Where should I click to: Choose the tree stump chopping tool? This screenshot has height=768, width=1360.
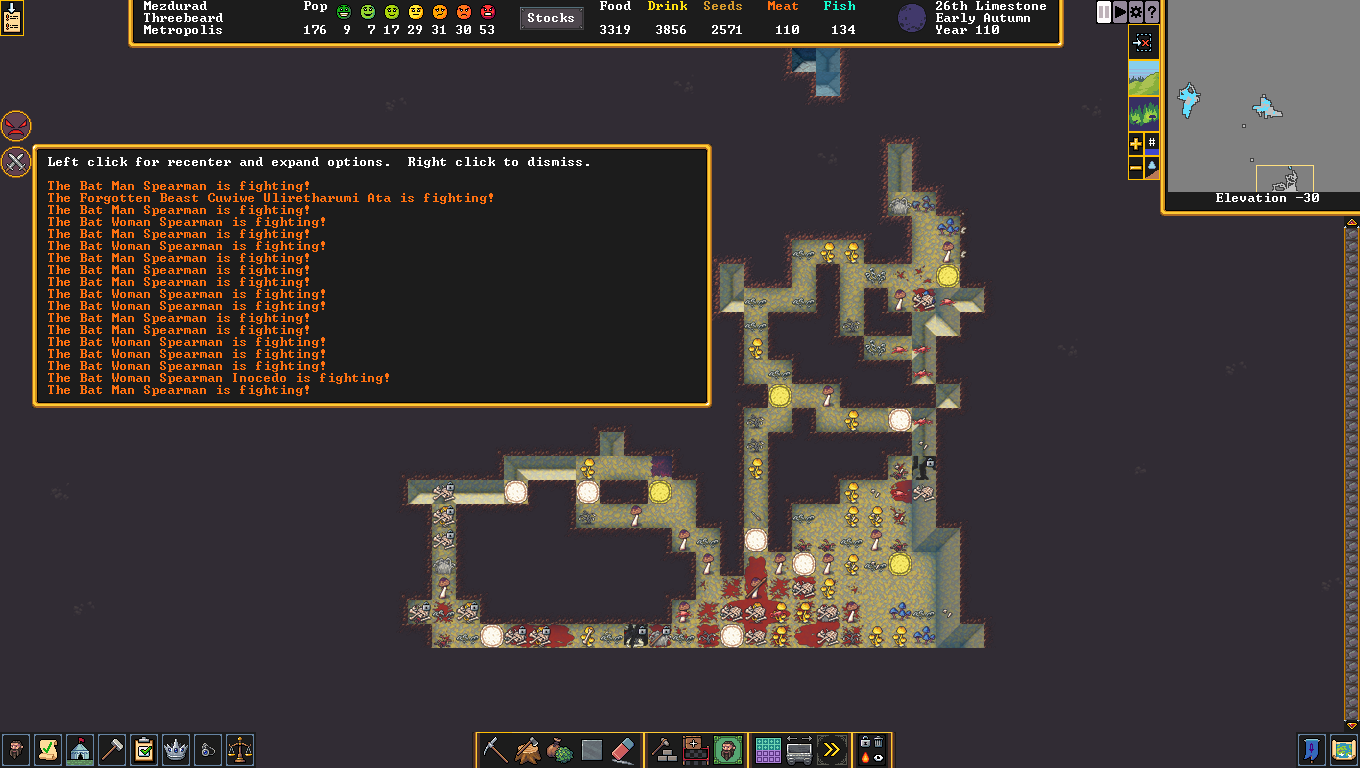527,750
